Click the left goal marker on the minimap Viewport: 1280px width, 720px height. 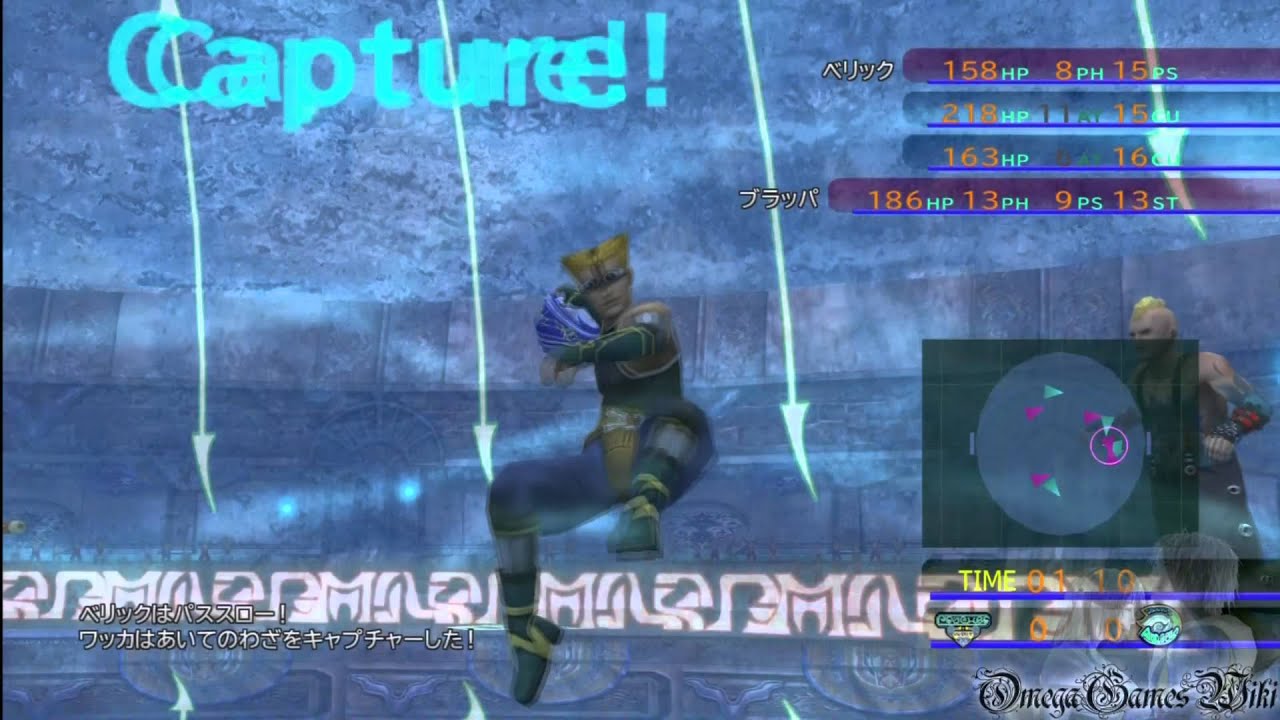pyautogui.click(x=973, y=441)
